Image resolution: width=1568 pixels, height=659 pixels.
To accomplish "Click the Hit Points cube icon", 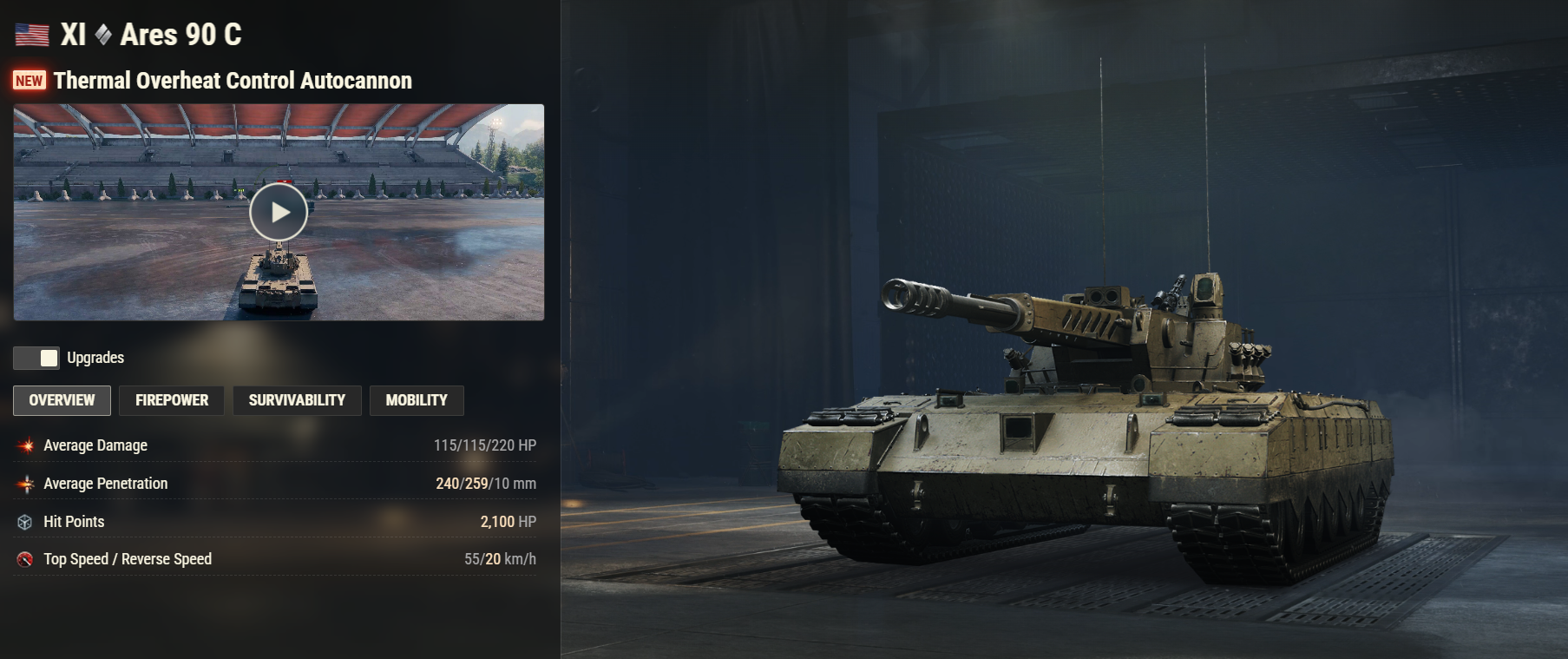I will [25, 522].
